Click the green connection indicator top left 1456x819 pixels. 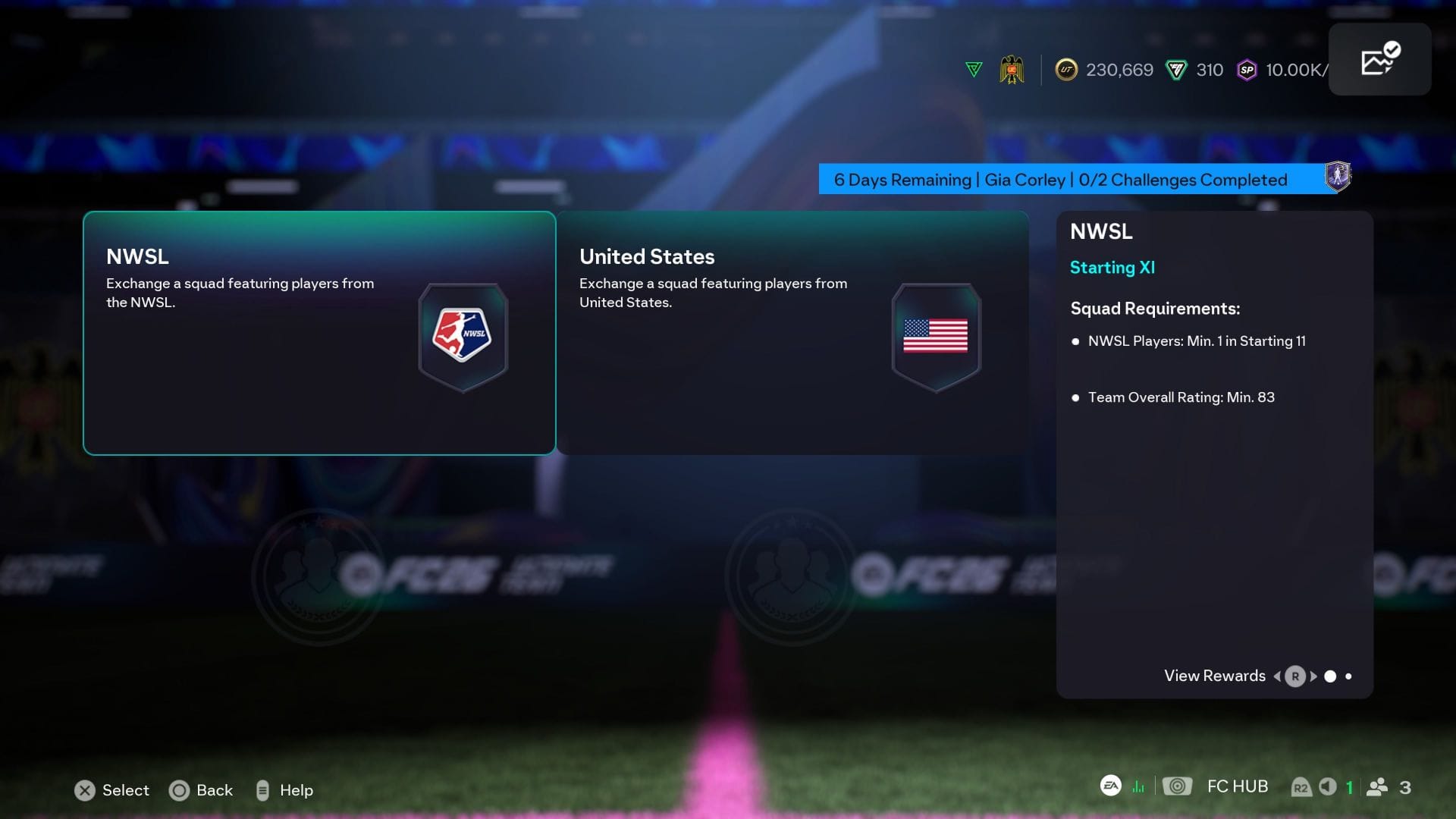(x=973, y=68)
